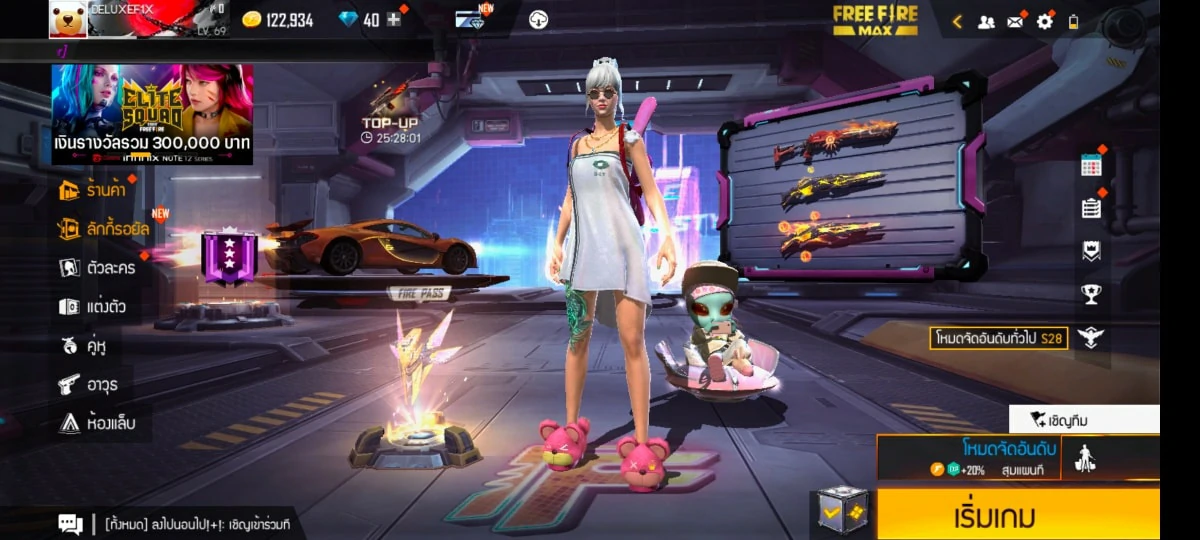Open the ตัวละคร character menu

[x=97, y=267]
